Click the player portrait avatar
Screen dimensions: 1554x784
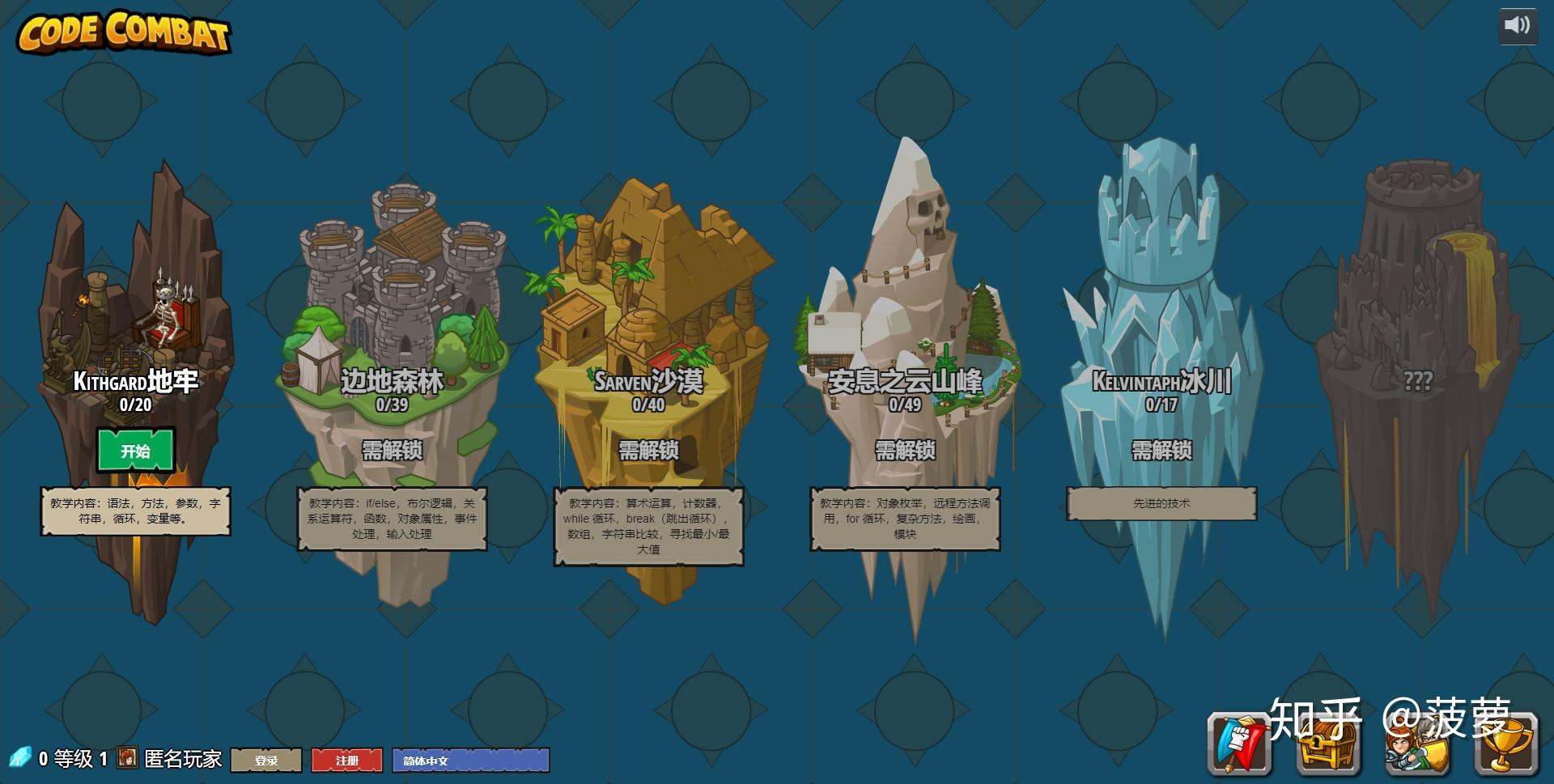[127, 758]
